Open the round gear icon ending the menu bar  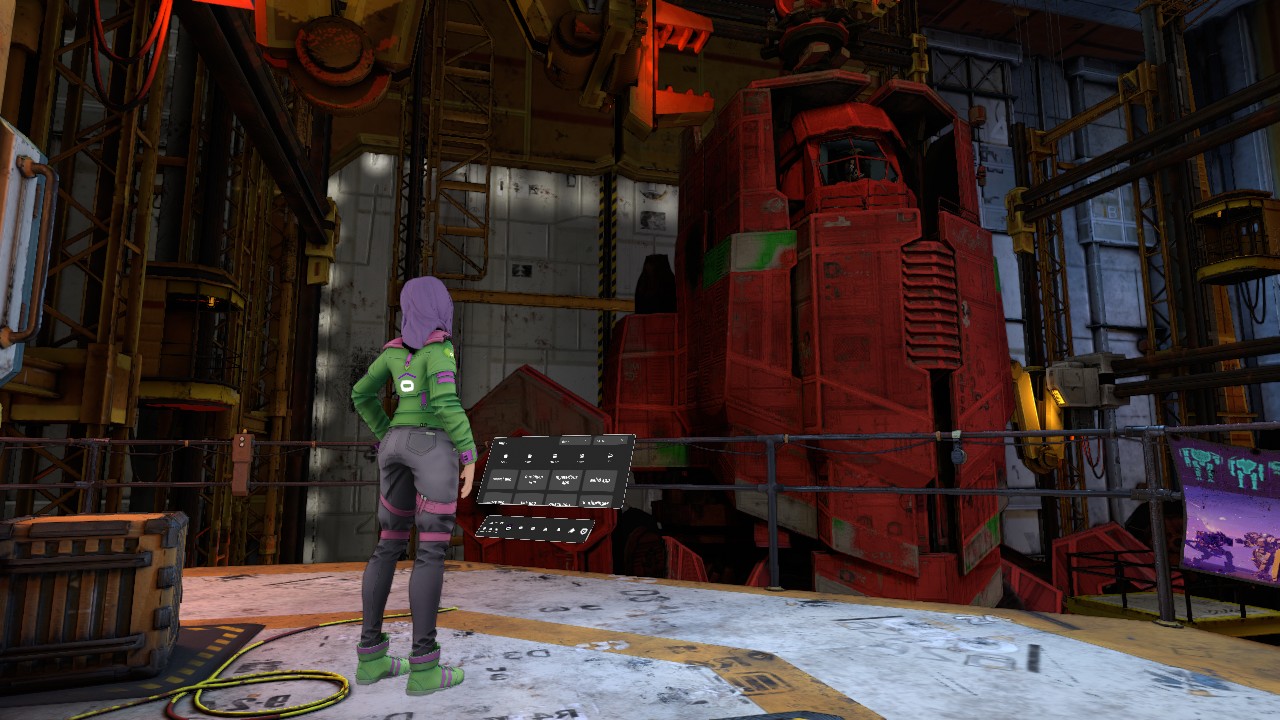coord(583,531)
